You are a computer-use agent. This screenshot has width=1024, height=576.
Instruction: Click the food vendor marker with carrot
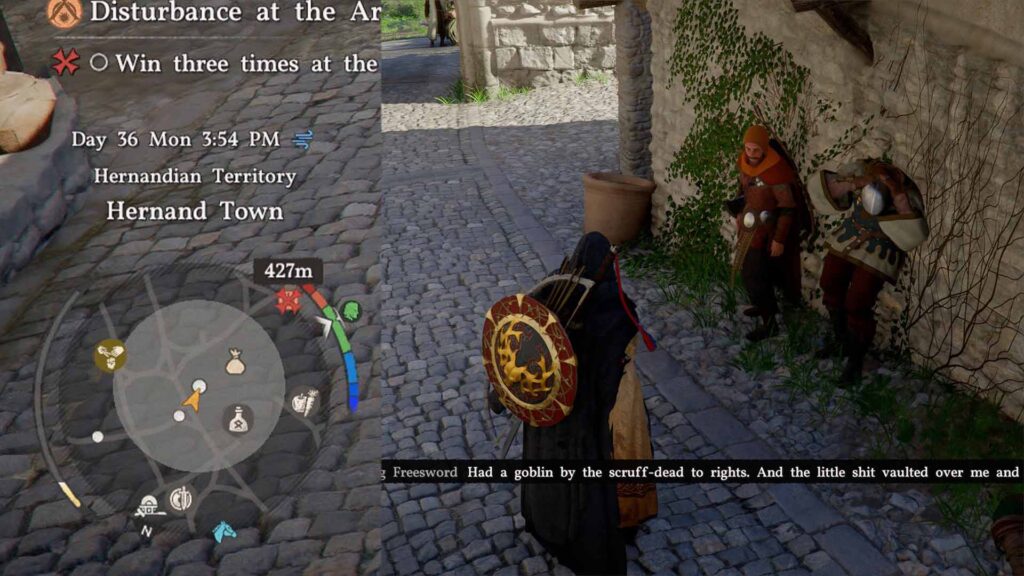pos(306,402)
